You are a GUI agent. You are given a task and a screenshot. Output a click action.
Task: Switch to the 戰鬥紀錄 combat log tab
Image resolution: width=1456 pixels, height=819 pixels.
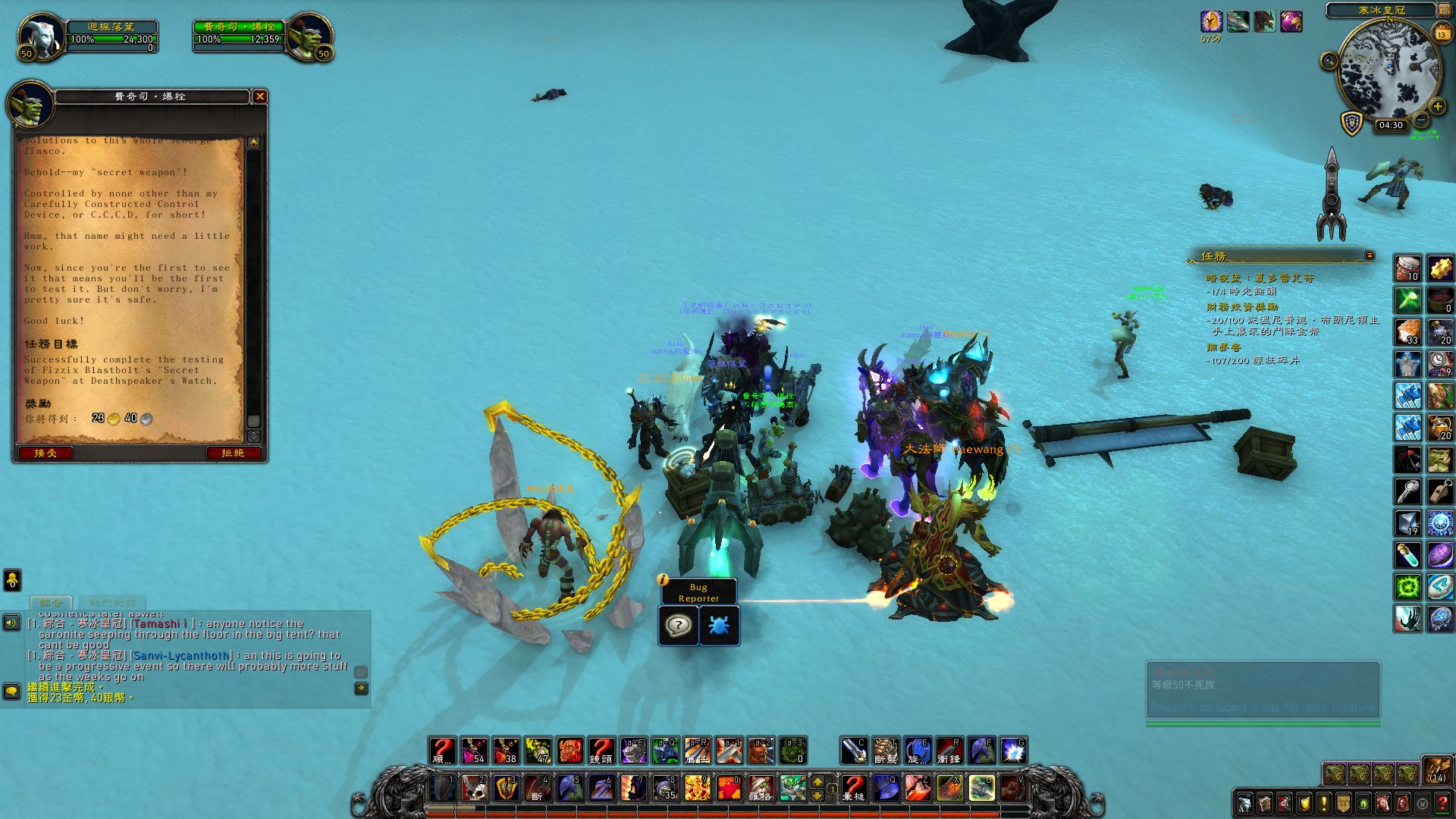pyautogui.click(x=112, y=603)
